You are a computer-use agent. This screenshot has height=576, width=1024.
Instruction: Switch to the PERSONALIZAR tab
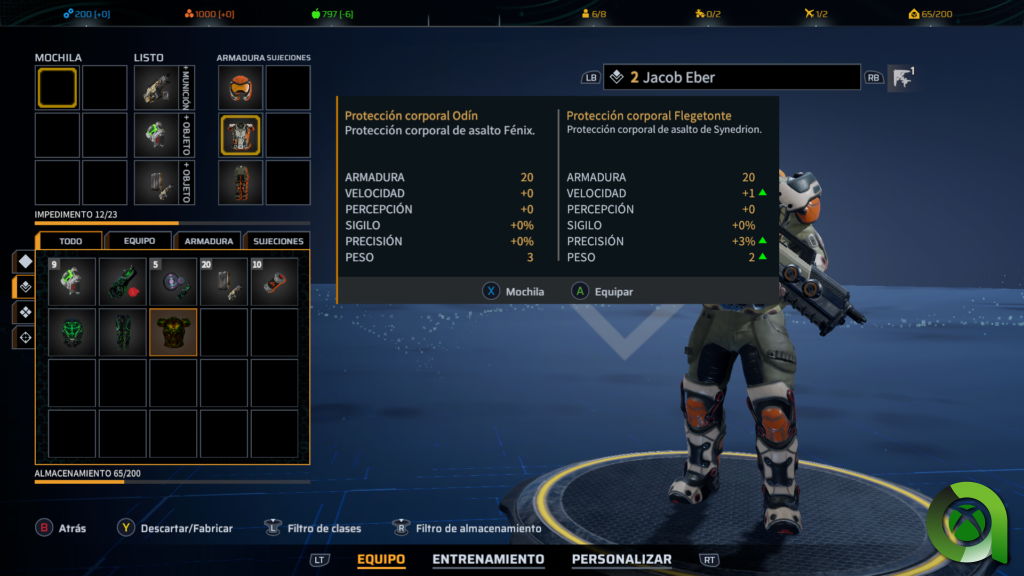click(x=621, y=560)
